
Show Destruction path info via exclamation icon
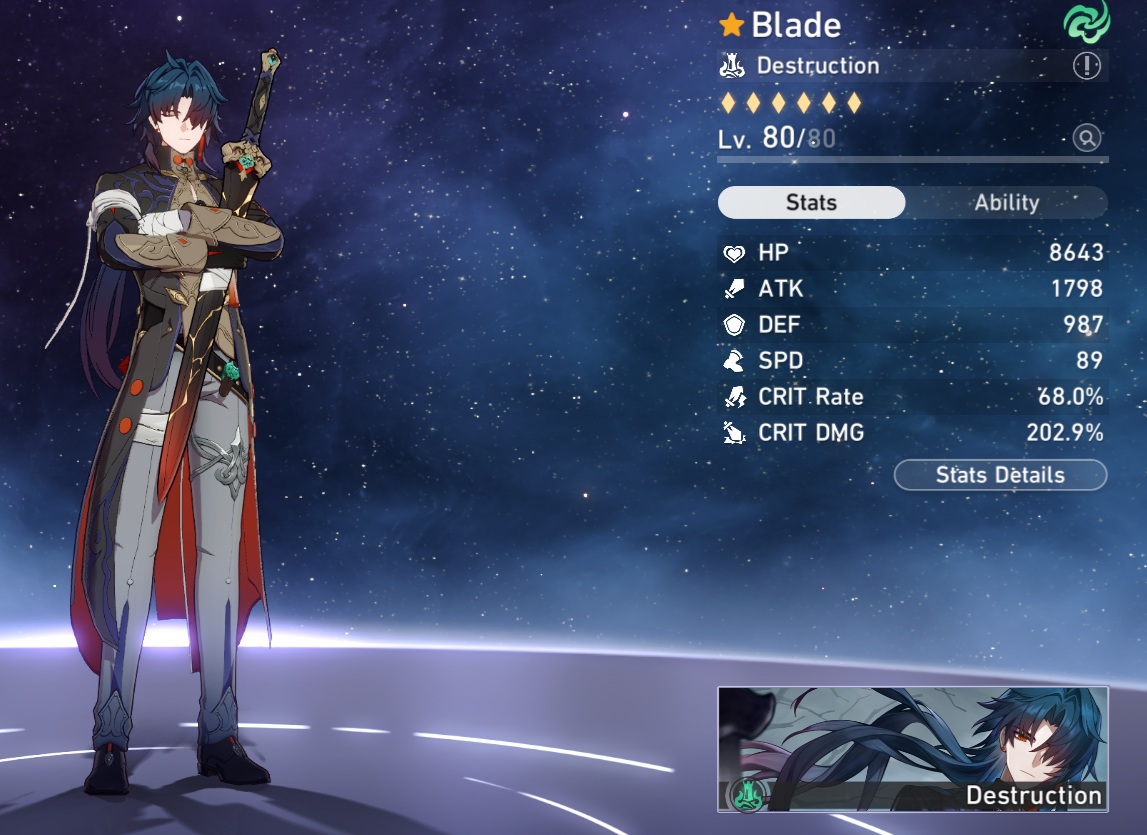(x=1086, y=66)
